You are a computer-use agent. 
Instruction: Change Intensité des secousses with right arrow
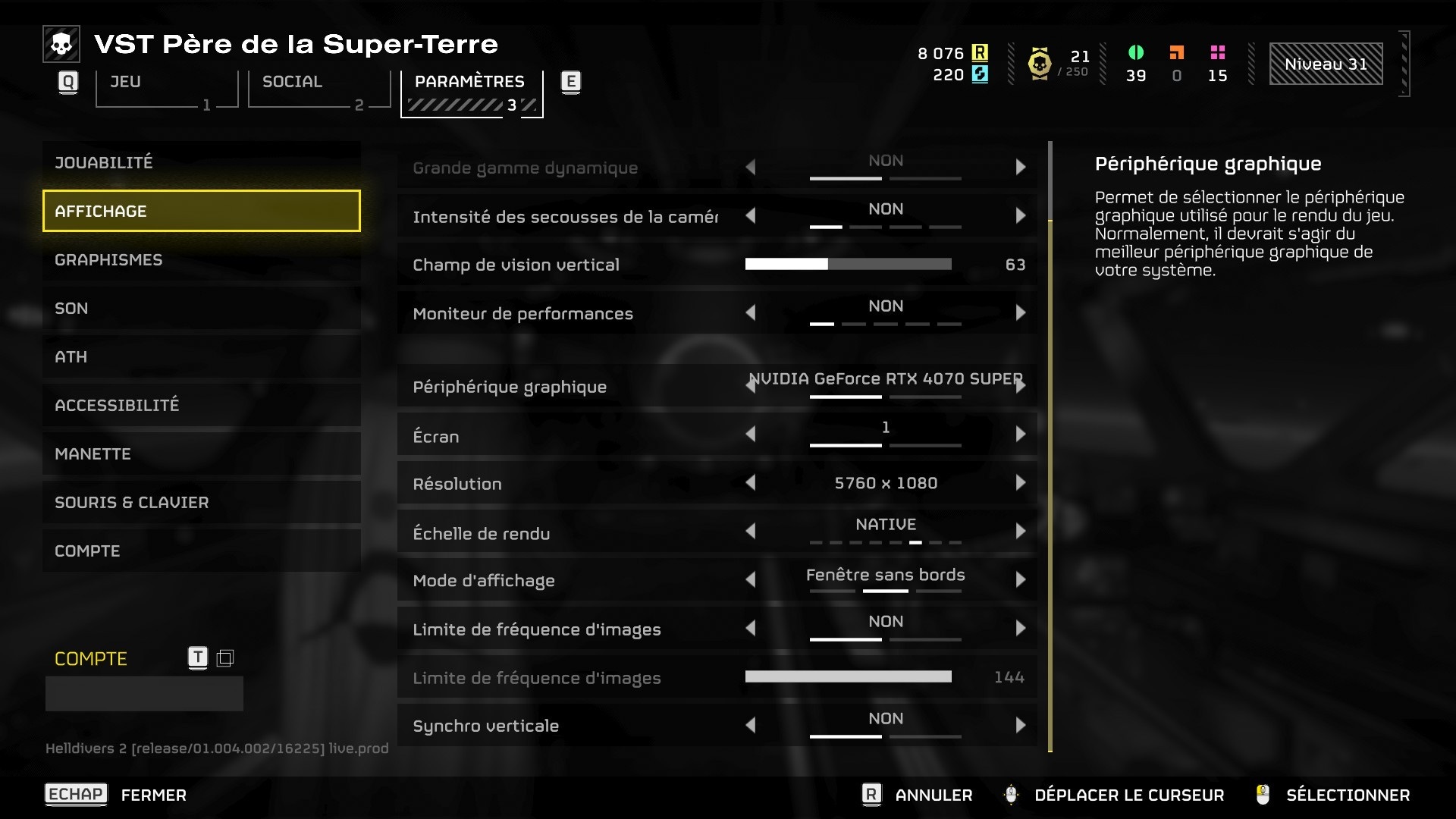[1020, 216]
